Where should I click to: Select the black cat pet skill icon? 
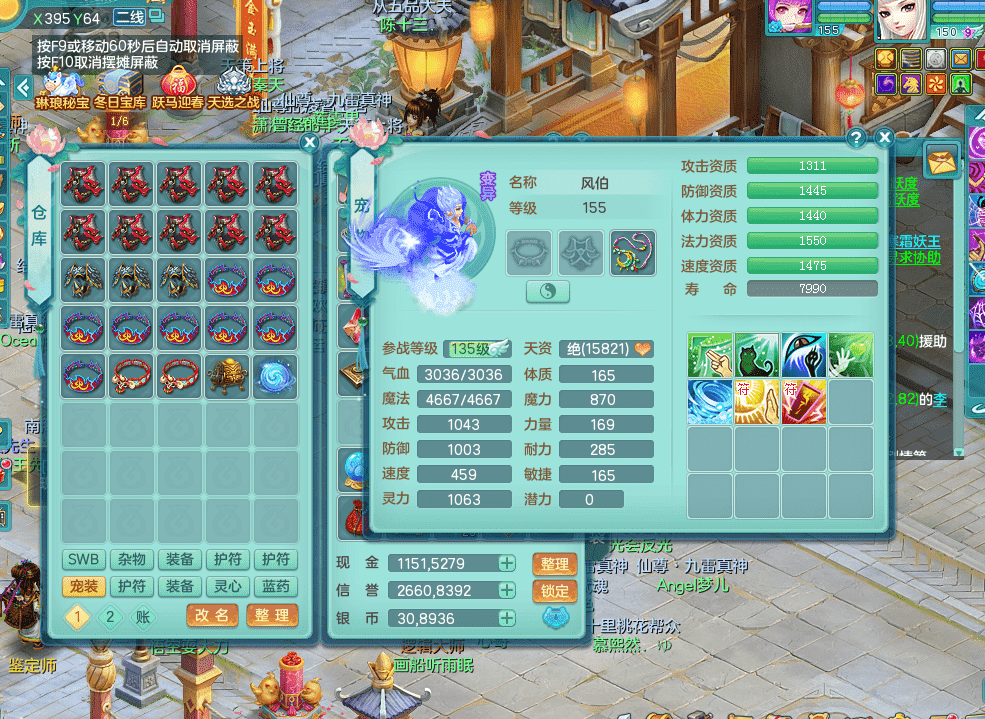coord(757,355)
